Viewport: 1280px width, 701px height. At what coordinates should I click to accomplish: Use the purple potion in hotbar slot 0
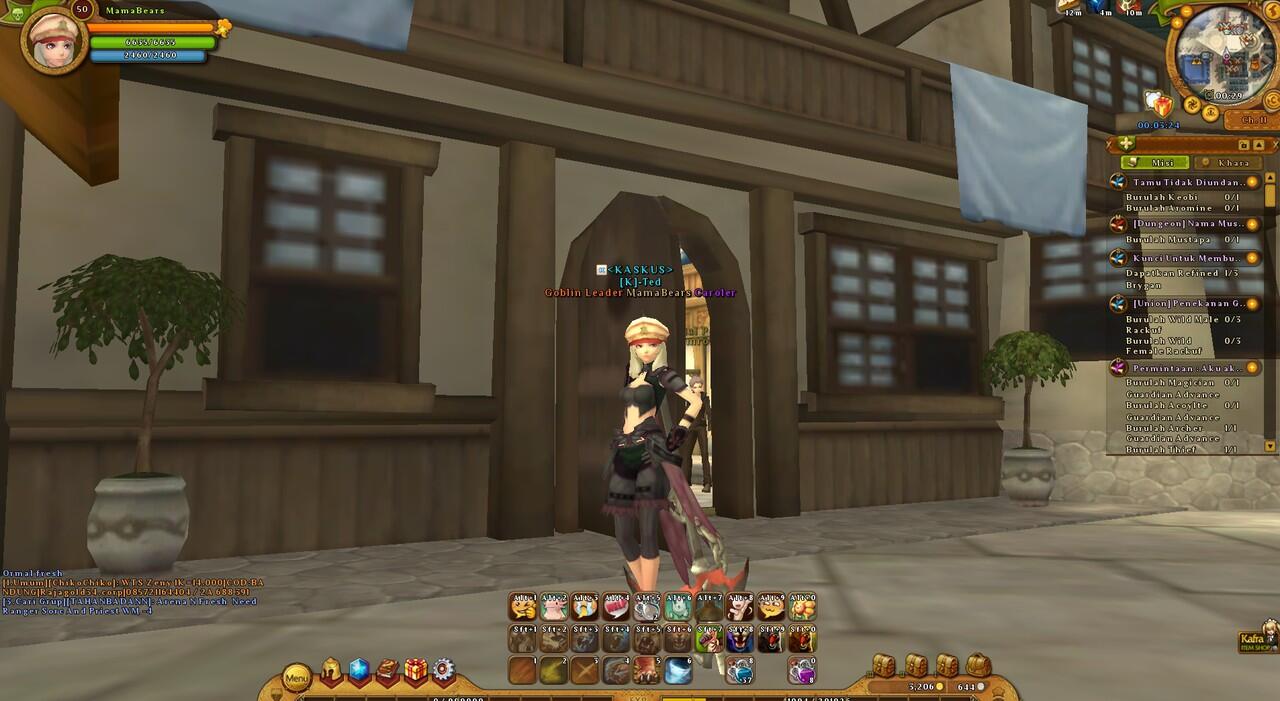801,669
